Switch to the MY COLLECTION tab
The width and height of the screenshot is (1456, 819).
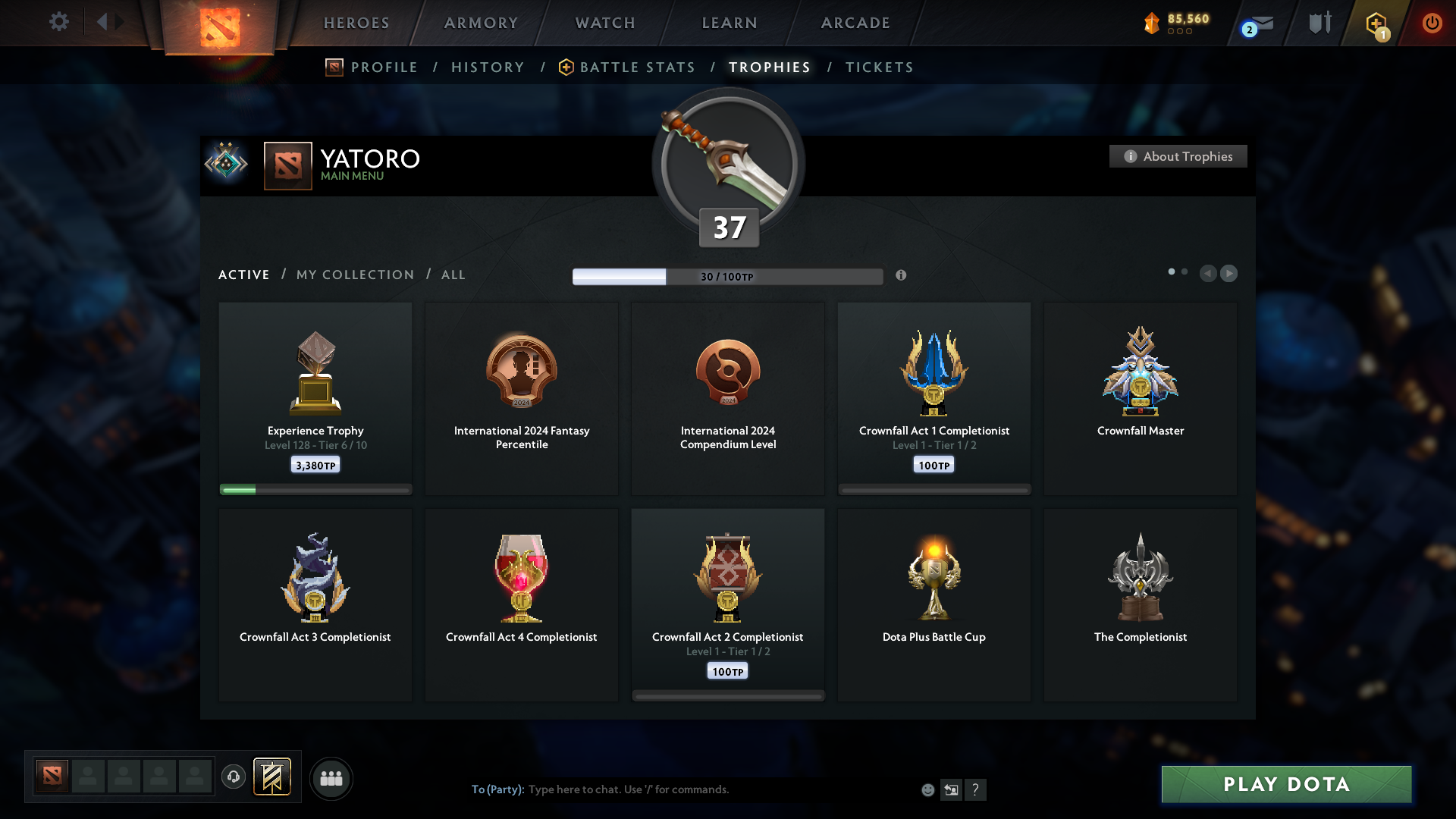click(354, 275)
